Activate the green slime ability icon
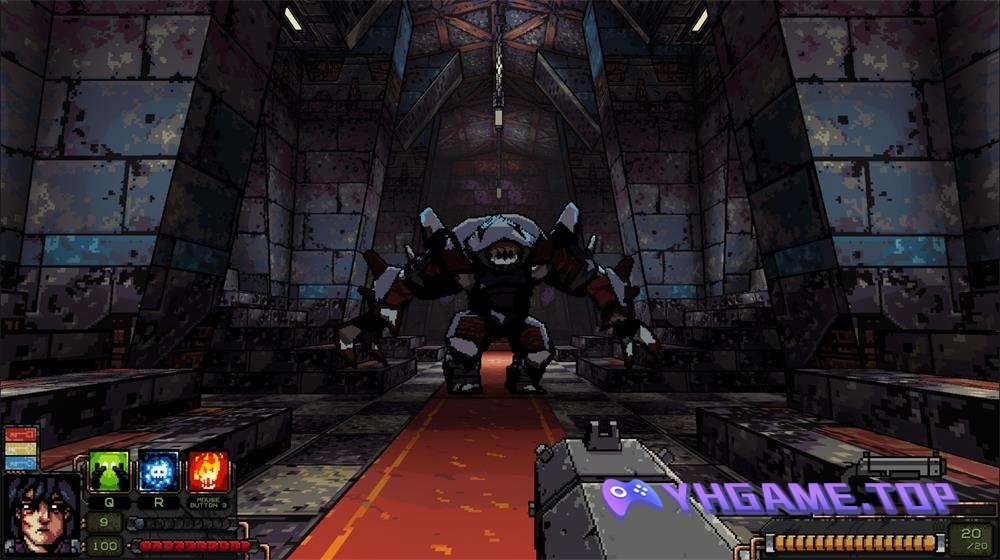This screenshot has width=1000, height=560. (x=108, y=471)
